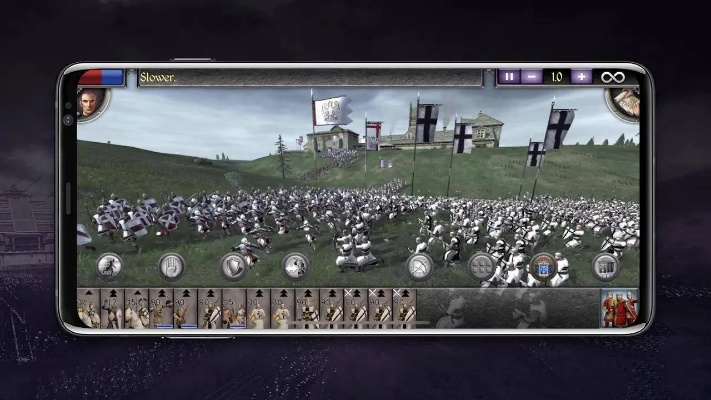Open the scroll icon in the corner
711x400 pixels.
pyautogui.click(x=624, y=101)
